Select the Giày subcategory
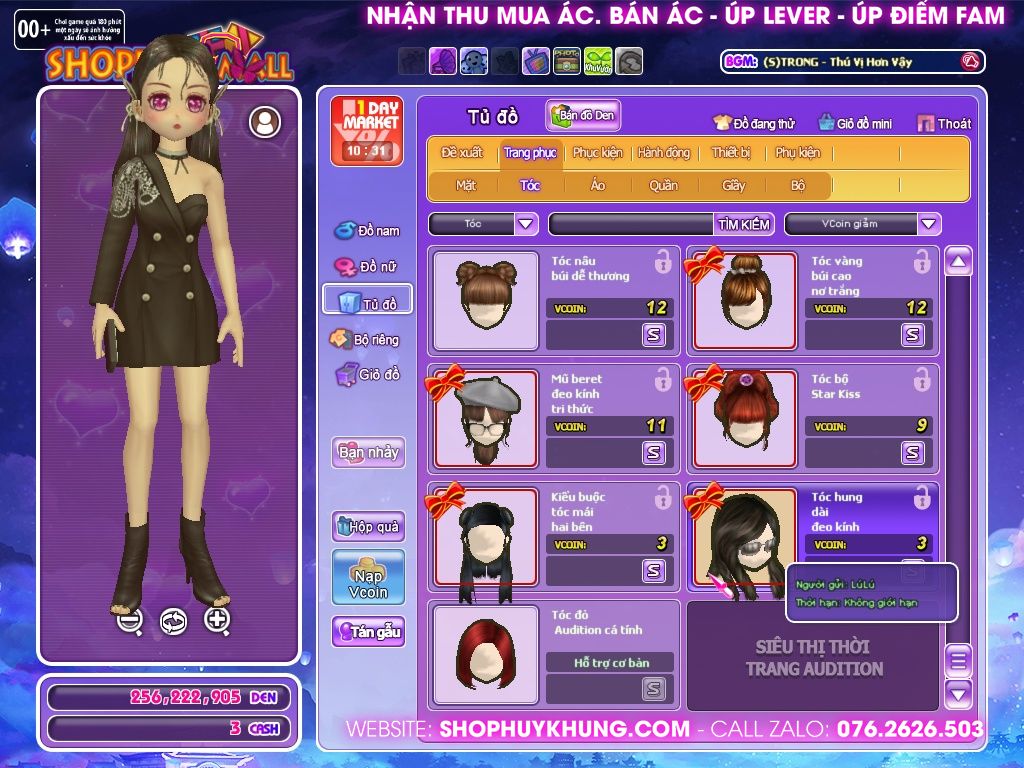Screen dimensions: 1024x768 734,185
